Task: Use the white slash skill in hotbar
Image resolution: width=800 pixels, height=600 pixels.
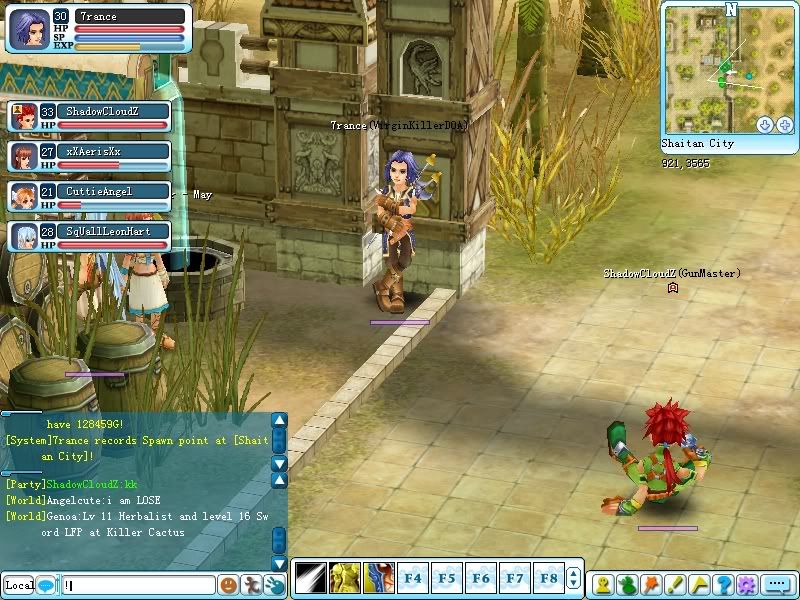Action: 308,578
